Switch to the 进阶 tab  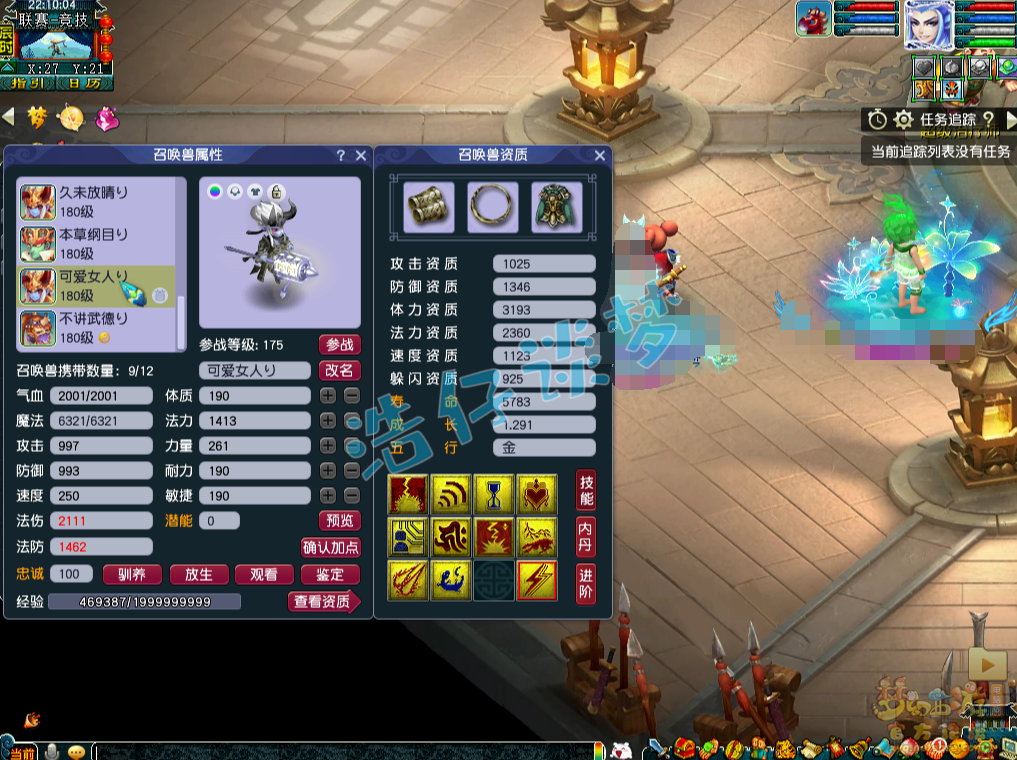pyautogui.click(x=586, y=583)
